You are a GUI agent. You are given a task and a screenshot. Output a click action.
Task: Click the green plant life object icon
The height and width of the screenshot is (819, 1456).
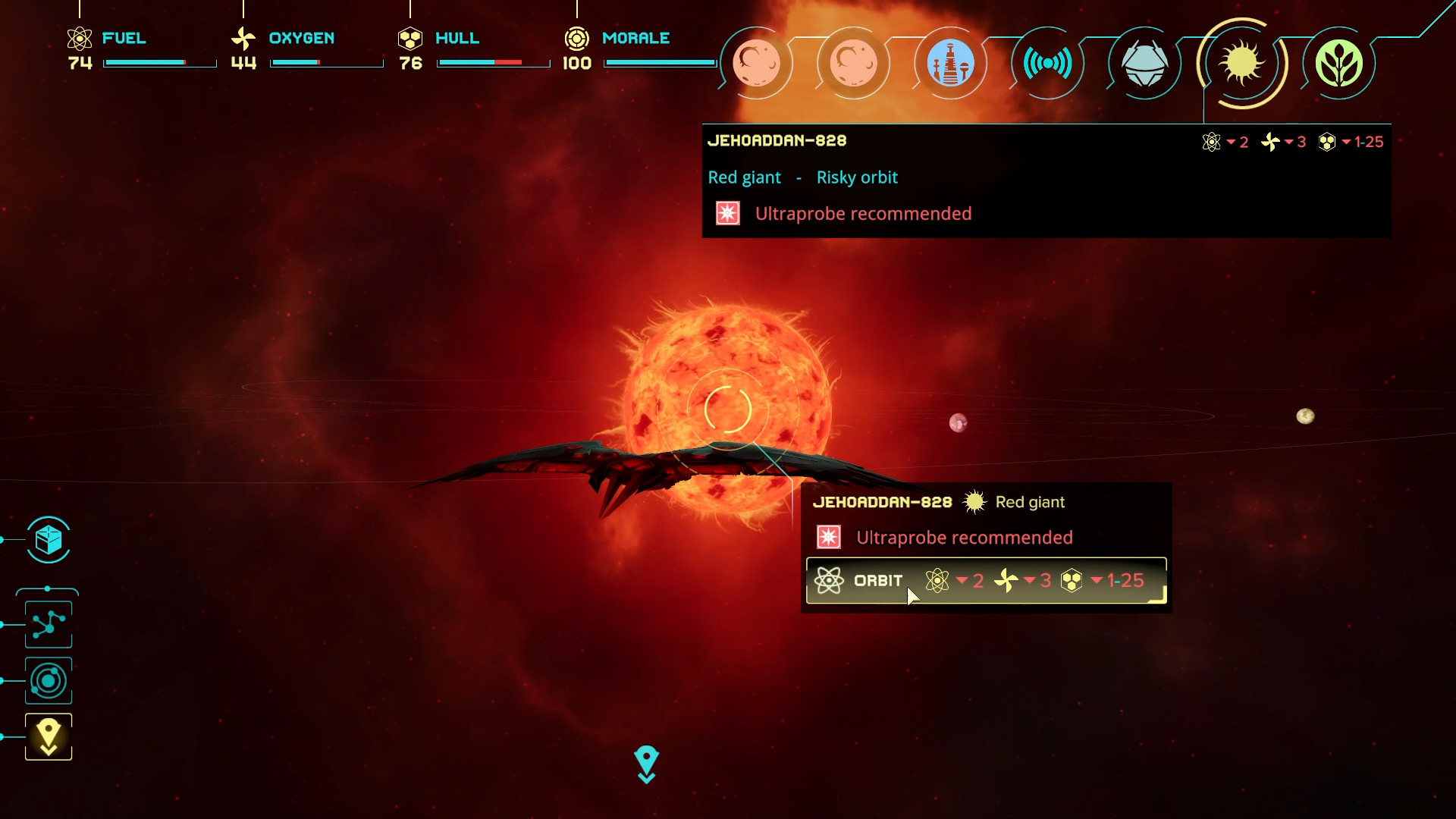click(1339, 64)
